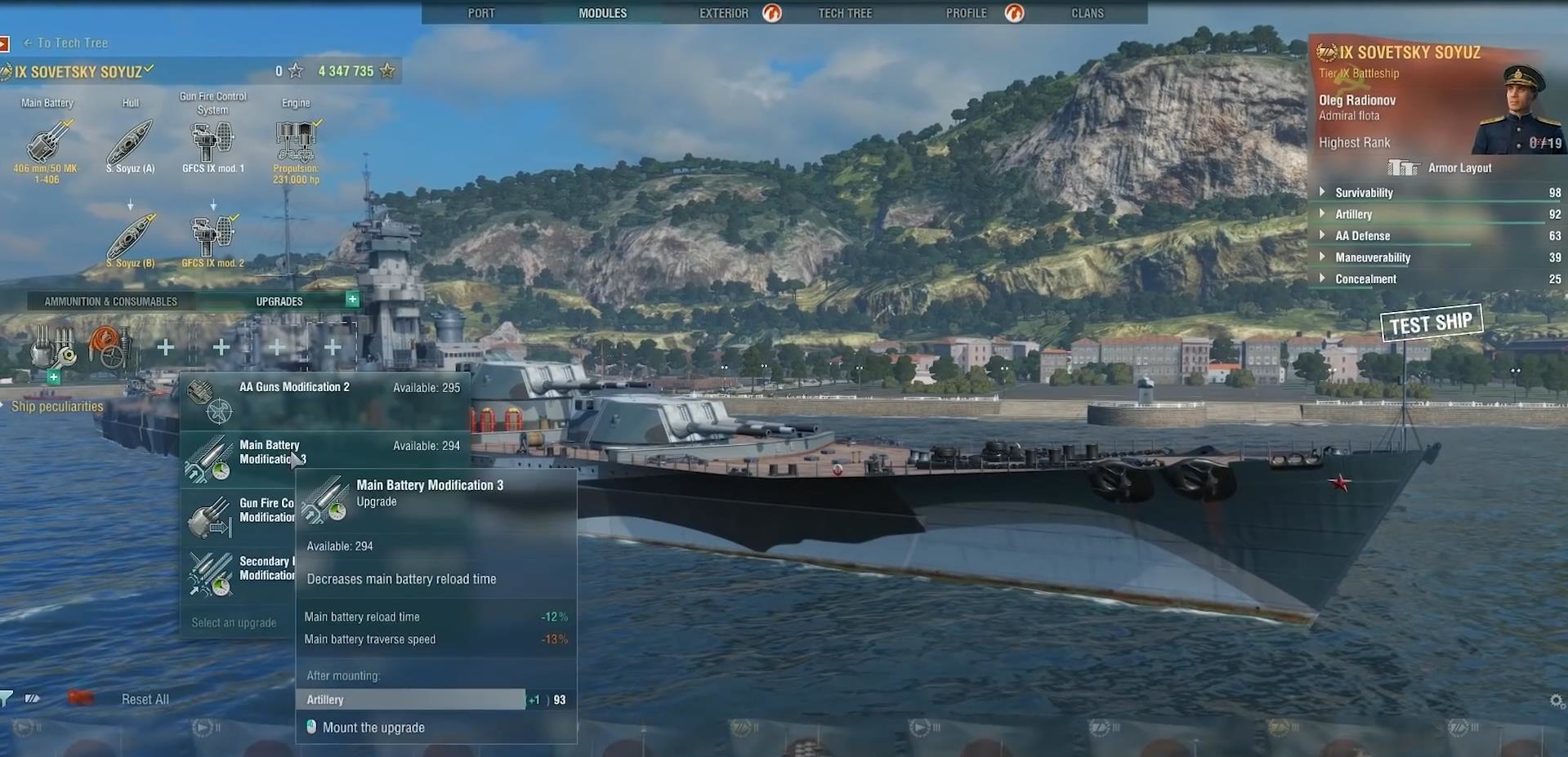Go to the Tech Tree tab
Screen dimensions: 1568x757
[x=845, y=13]
